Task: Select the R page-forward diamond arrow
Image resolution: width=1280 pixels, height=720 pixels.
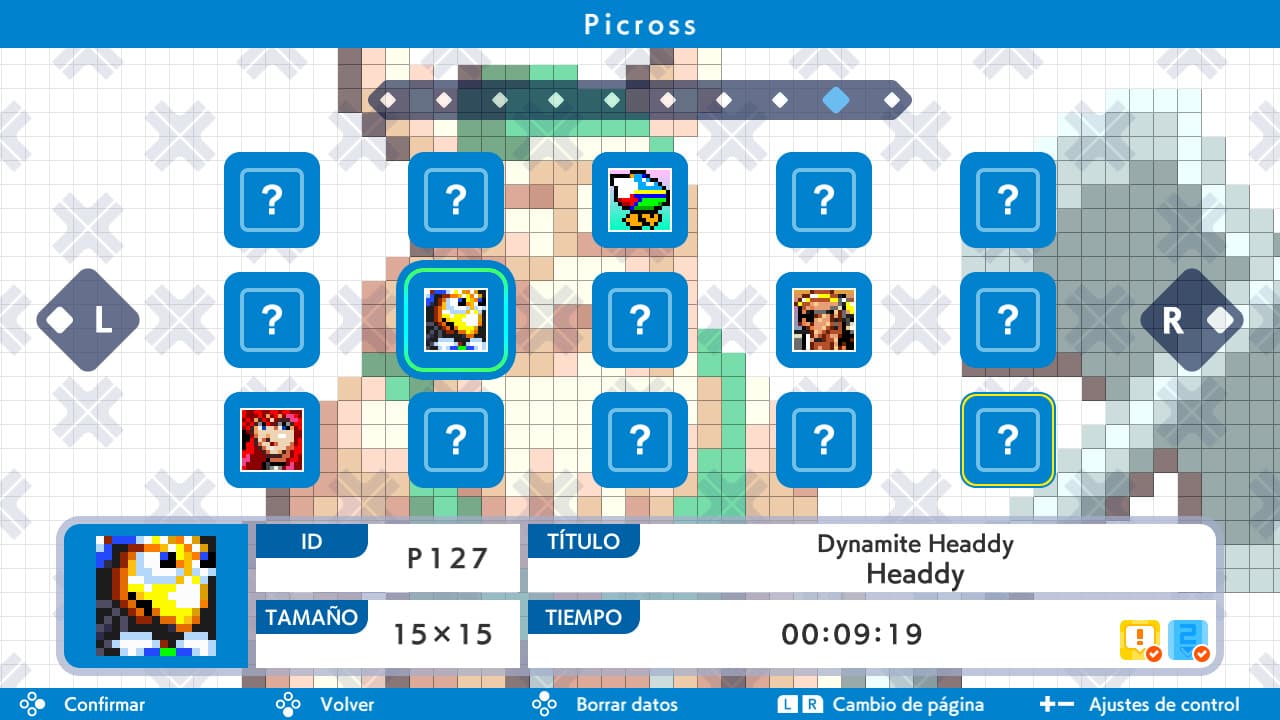Action: [x=1192, y=320]
